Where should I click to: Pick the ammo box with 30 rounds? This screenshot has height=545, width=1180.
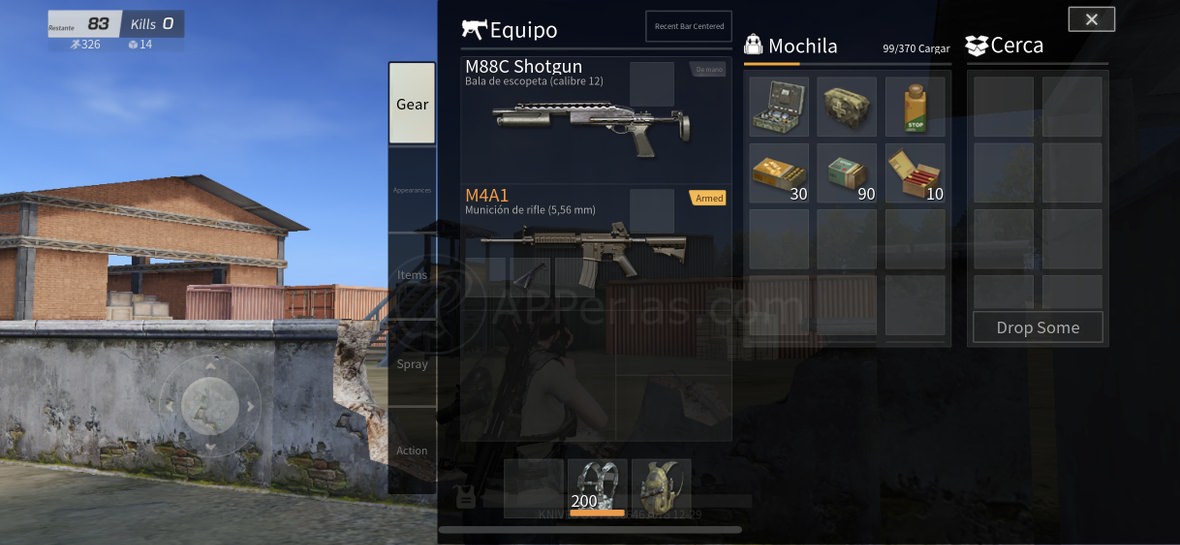tap(779, 173)
